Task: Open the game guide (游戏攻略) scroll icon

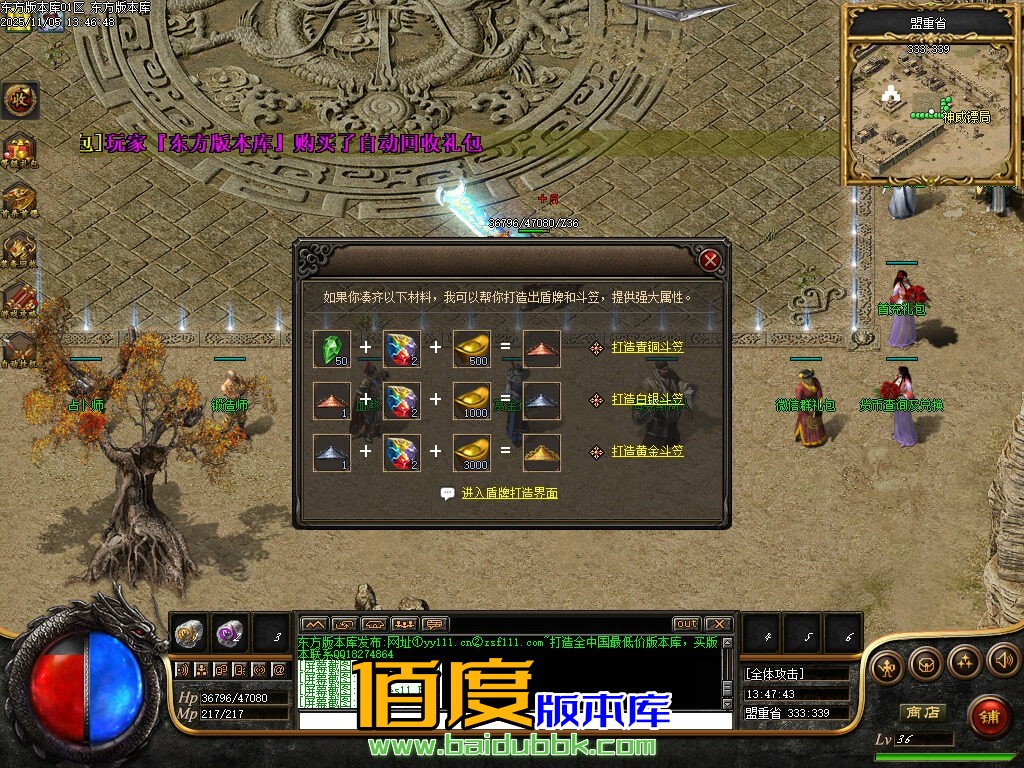Action: (19, 297)
